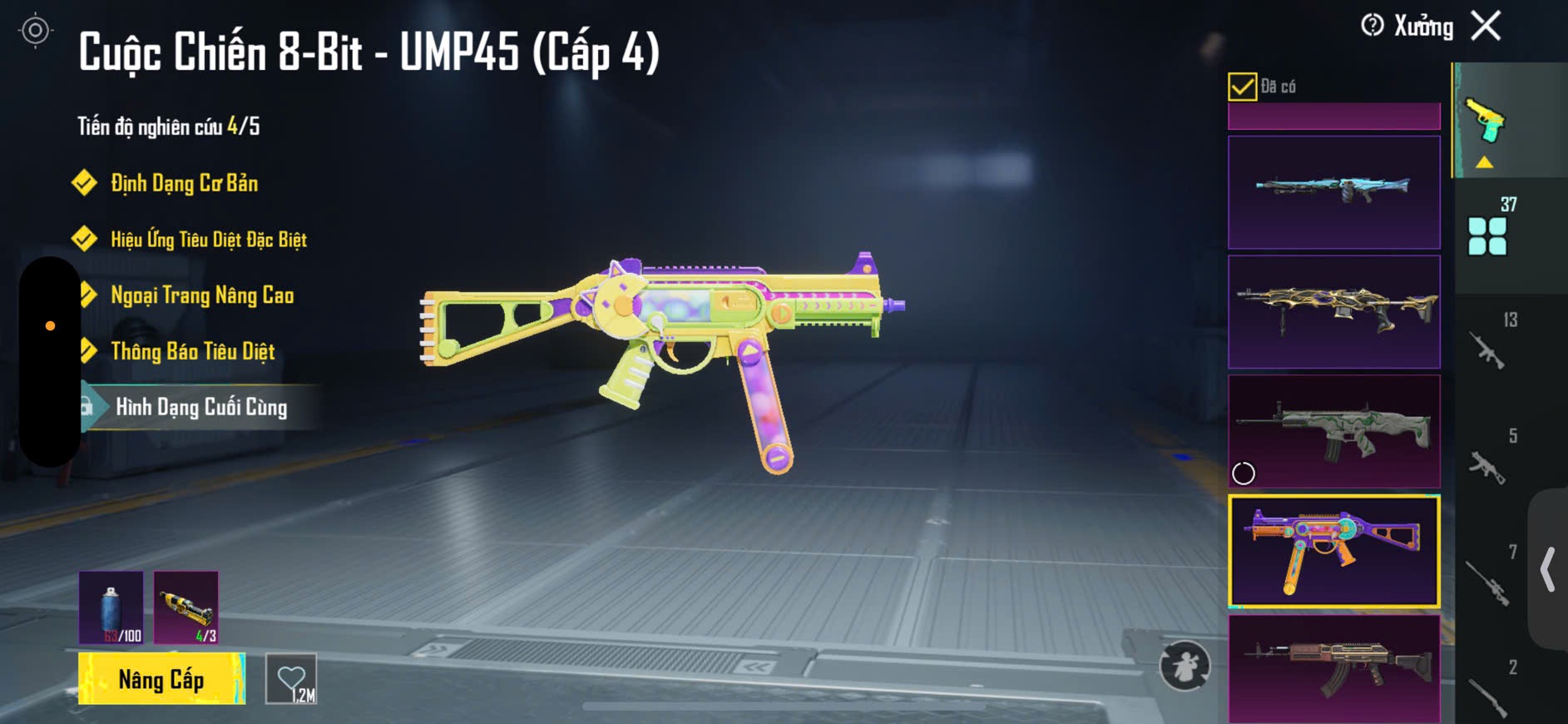Open the Xưởng help question-mark icon

pyautogui.click(x=1373, y=26)
